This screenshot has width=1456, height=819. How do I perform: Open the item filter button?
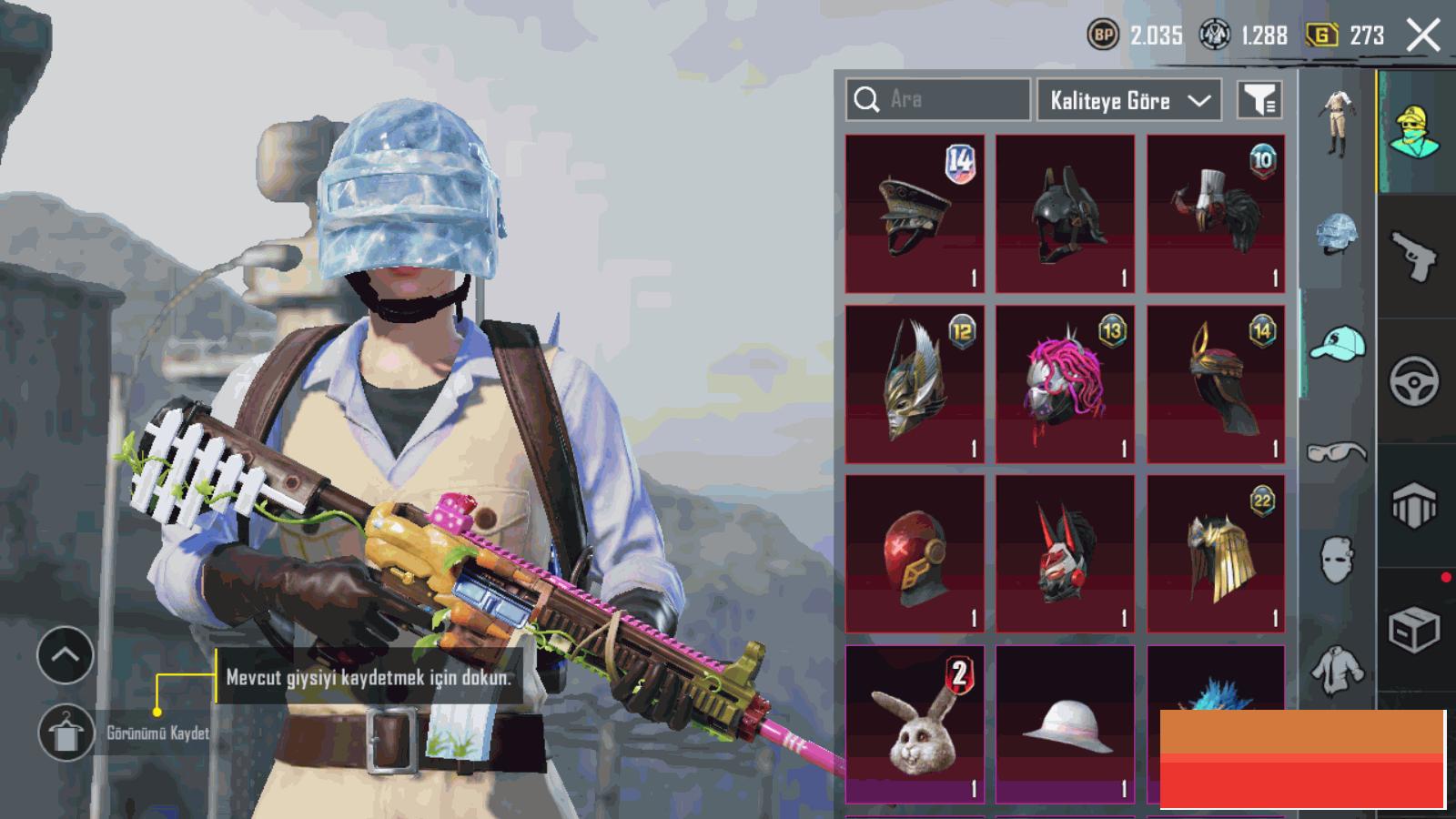[1259, 100]
